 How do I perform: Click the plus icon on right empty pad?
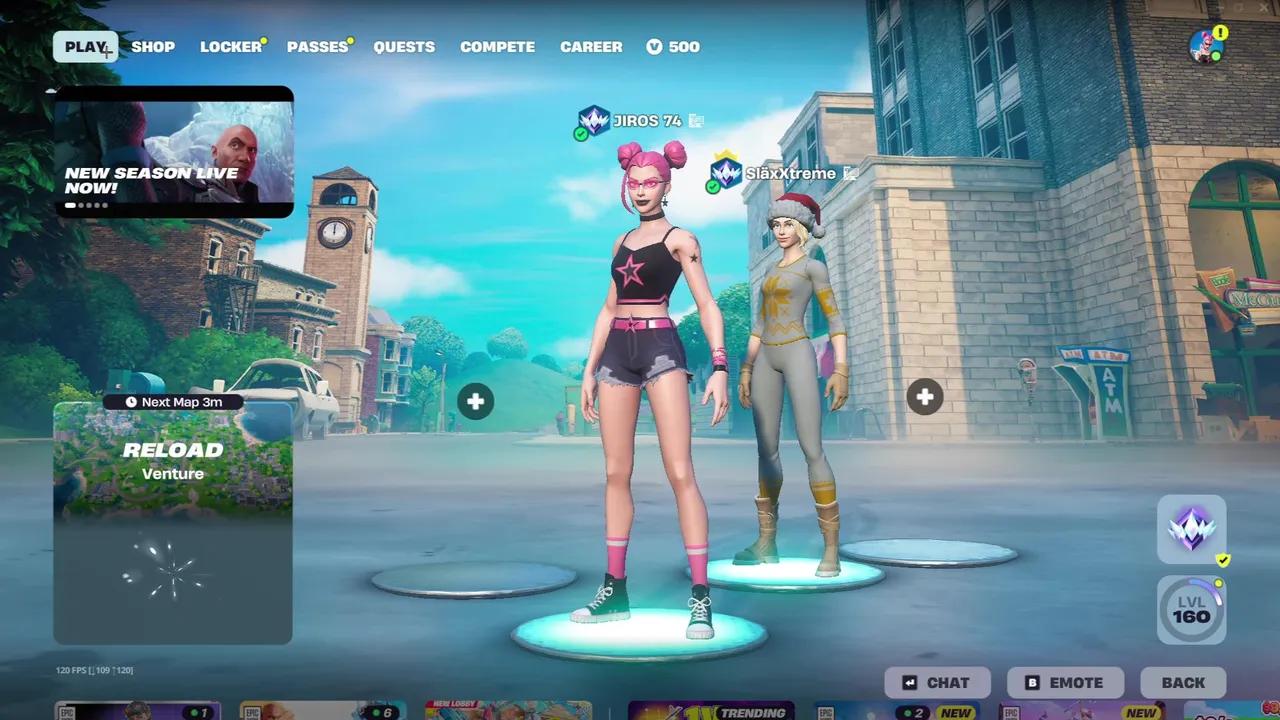coord(924,397)
